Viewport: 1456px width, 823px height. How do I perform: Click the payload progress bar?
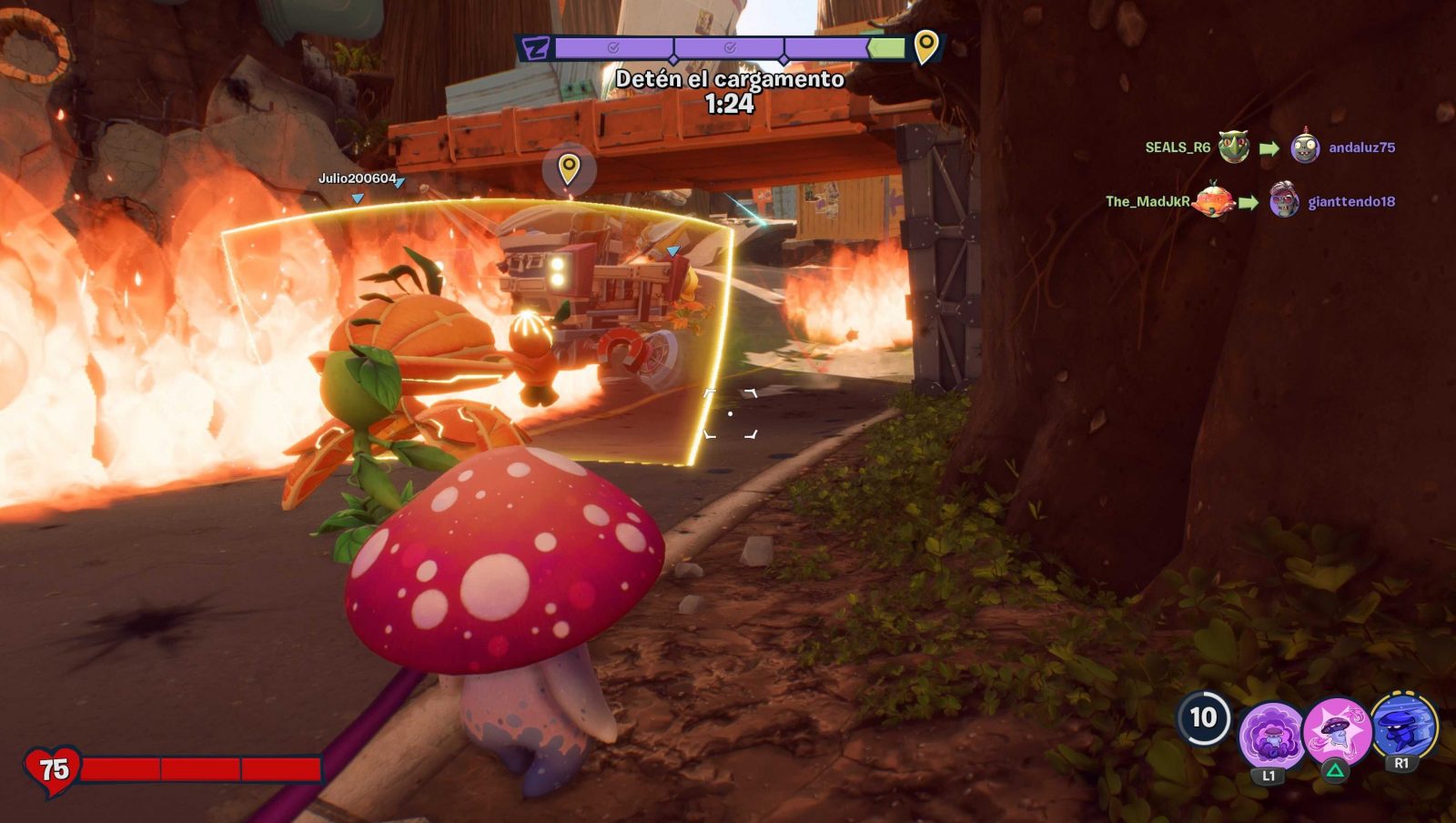(728, 47)
